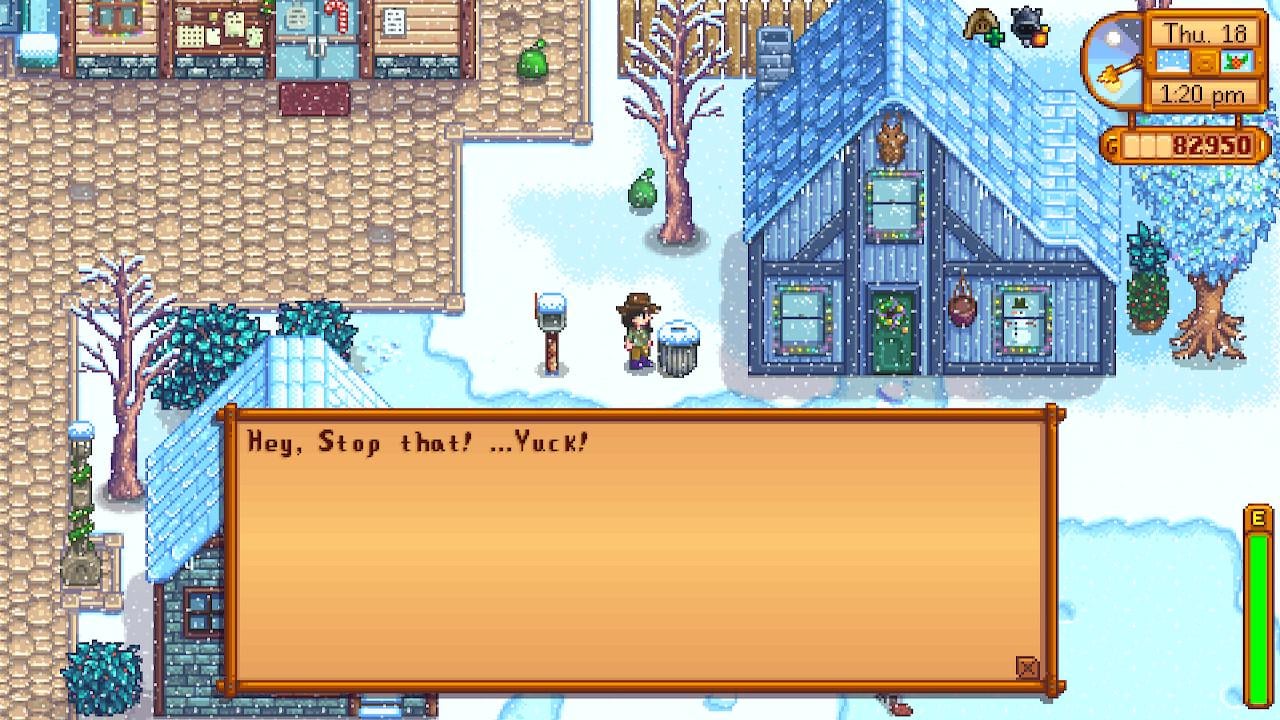Close the dialogue box with the X button
1280x720 pixels.
(1027, 668)
